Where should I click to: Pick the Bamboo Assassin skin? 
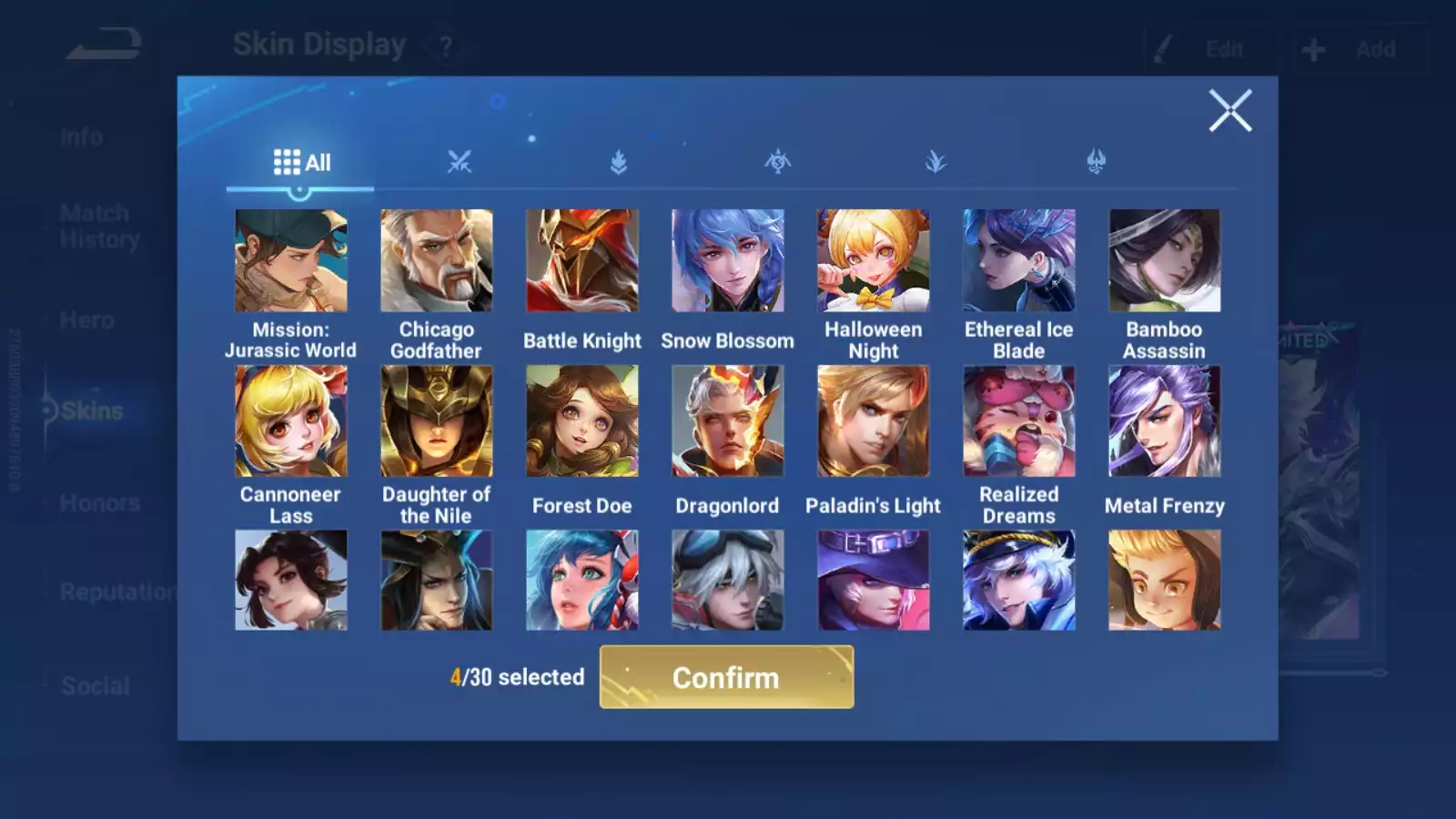(1165, 261)
